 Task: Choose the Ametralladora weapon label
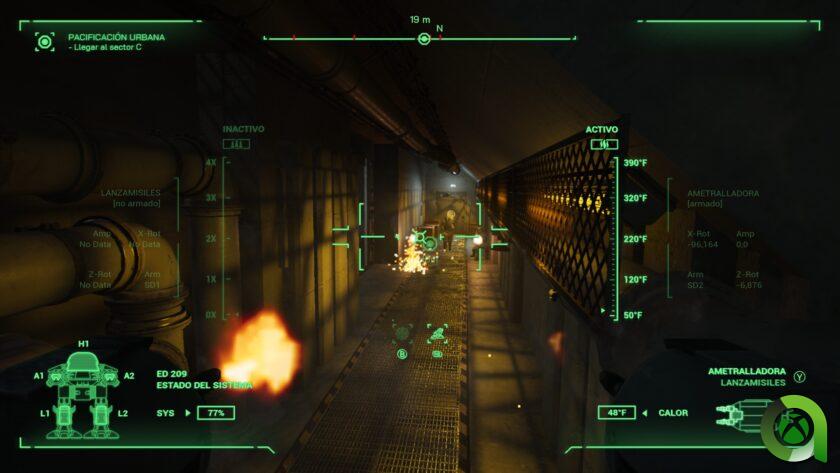tap(746, 370)
